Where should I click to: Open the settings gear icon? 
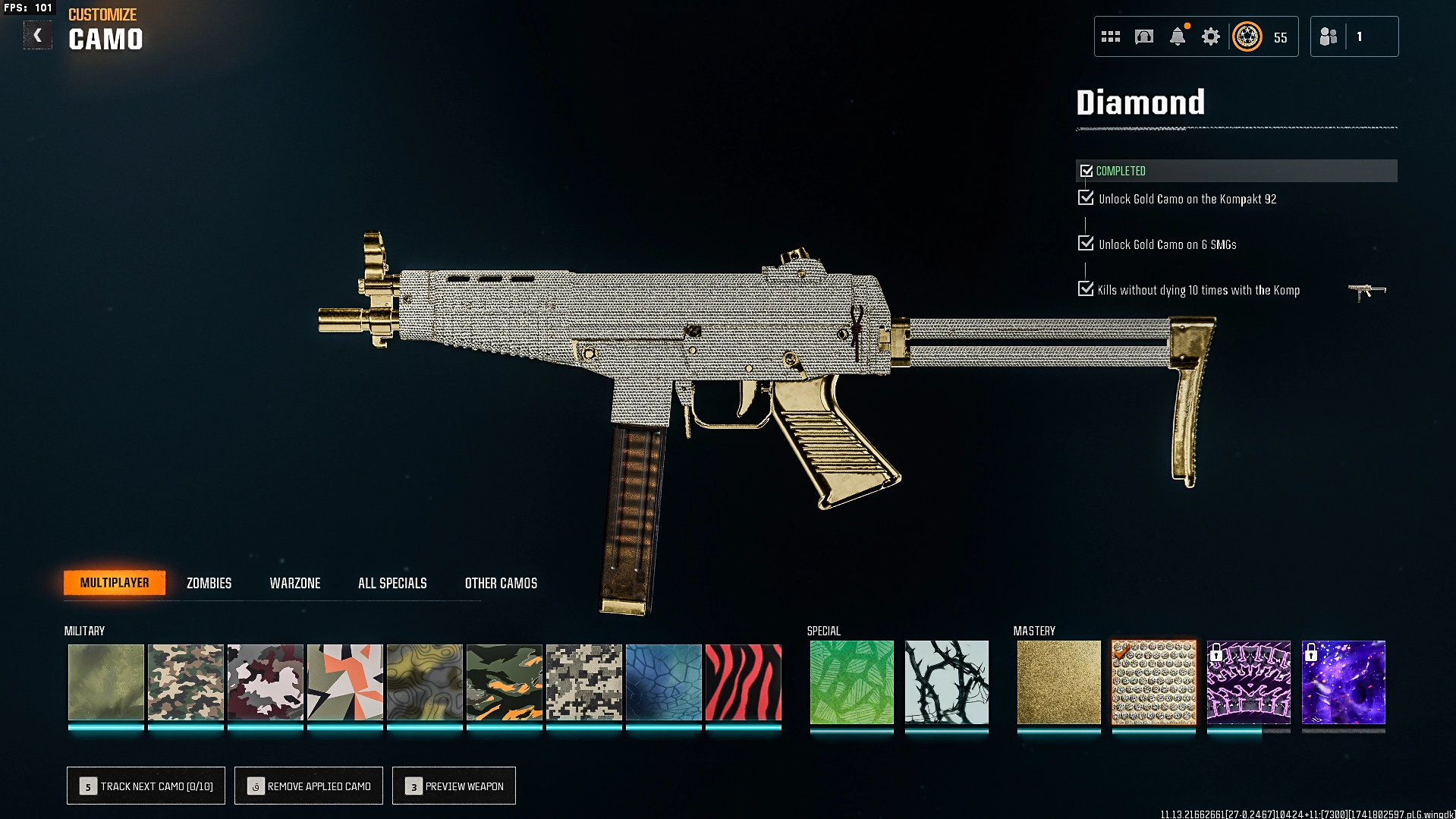[x=1210, y=36]
